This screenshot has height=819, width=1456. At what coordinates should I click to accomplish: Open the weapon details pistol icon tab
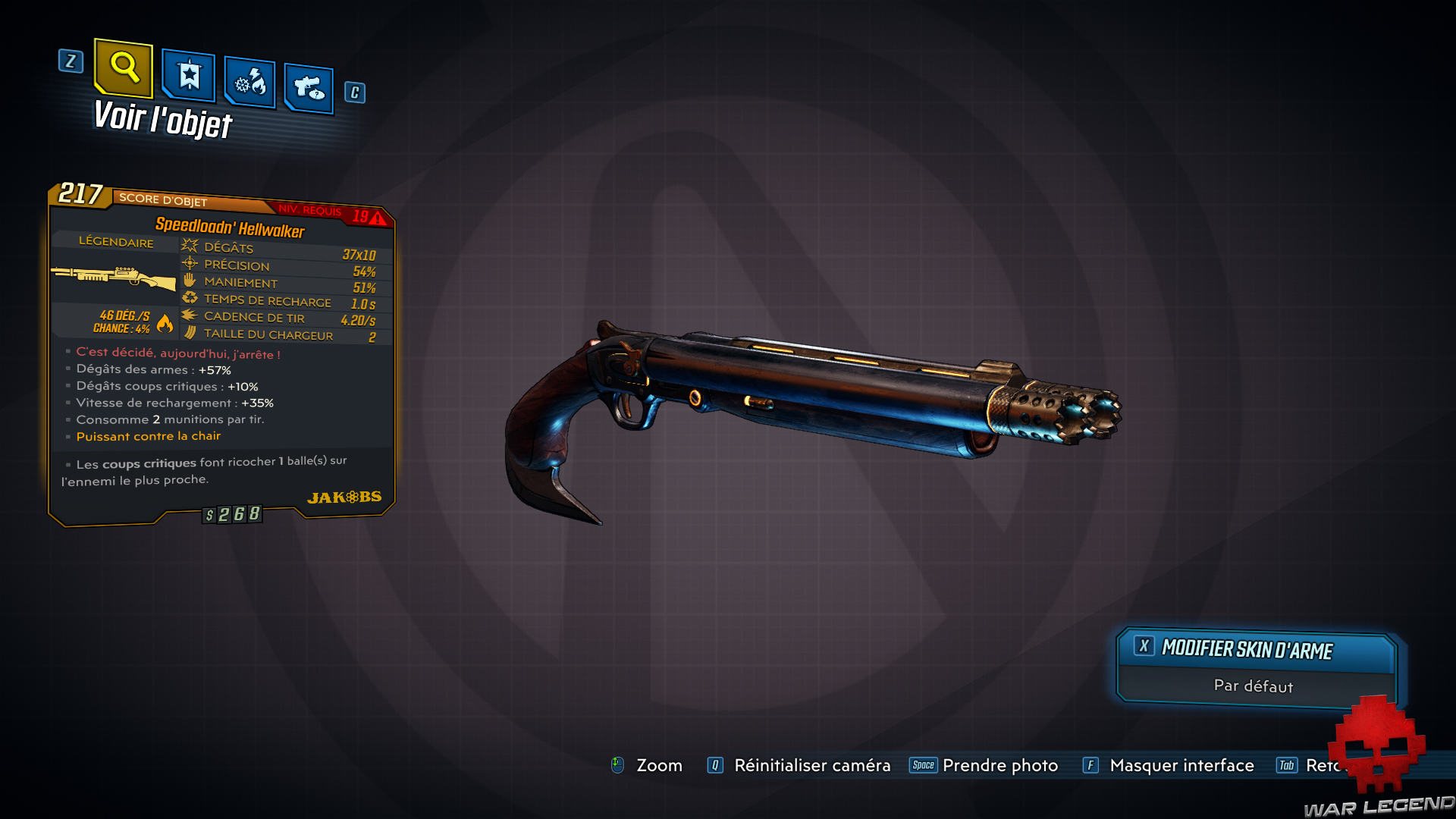point(308,85)
